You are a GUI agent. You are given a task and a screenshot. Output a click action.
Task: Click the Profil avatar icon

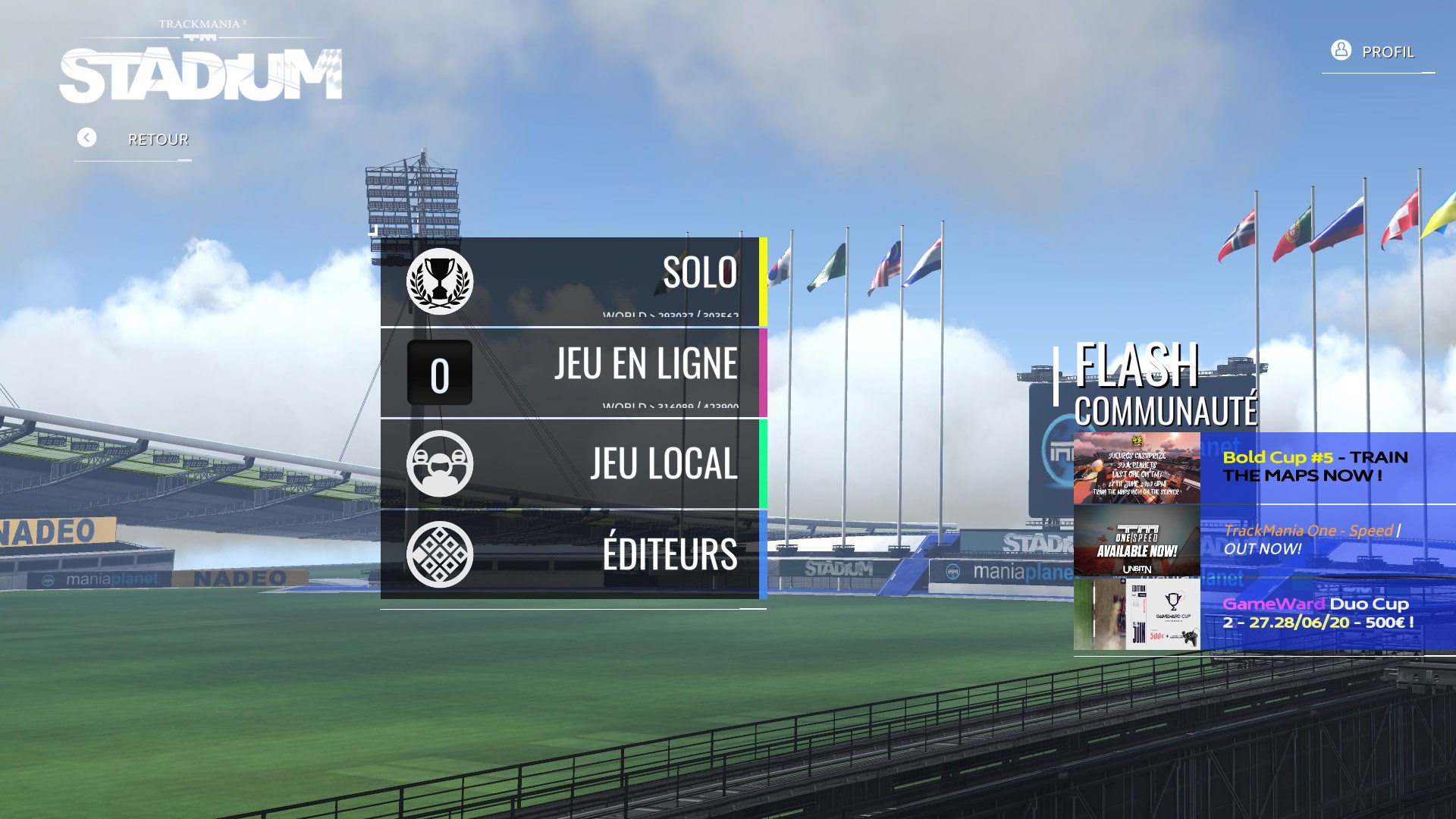coord(1340,50)
